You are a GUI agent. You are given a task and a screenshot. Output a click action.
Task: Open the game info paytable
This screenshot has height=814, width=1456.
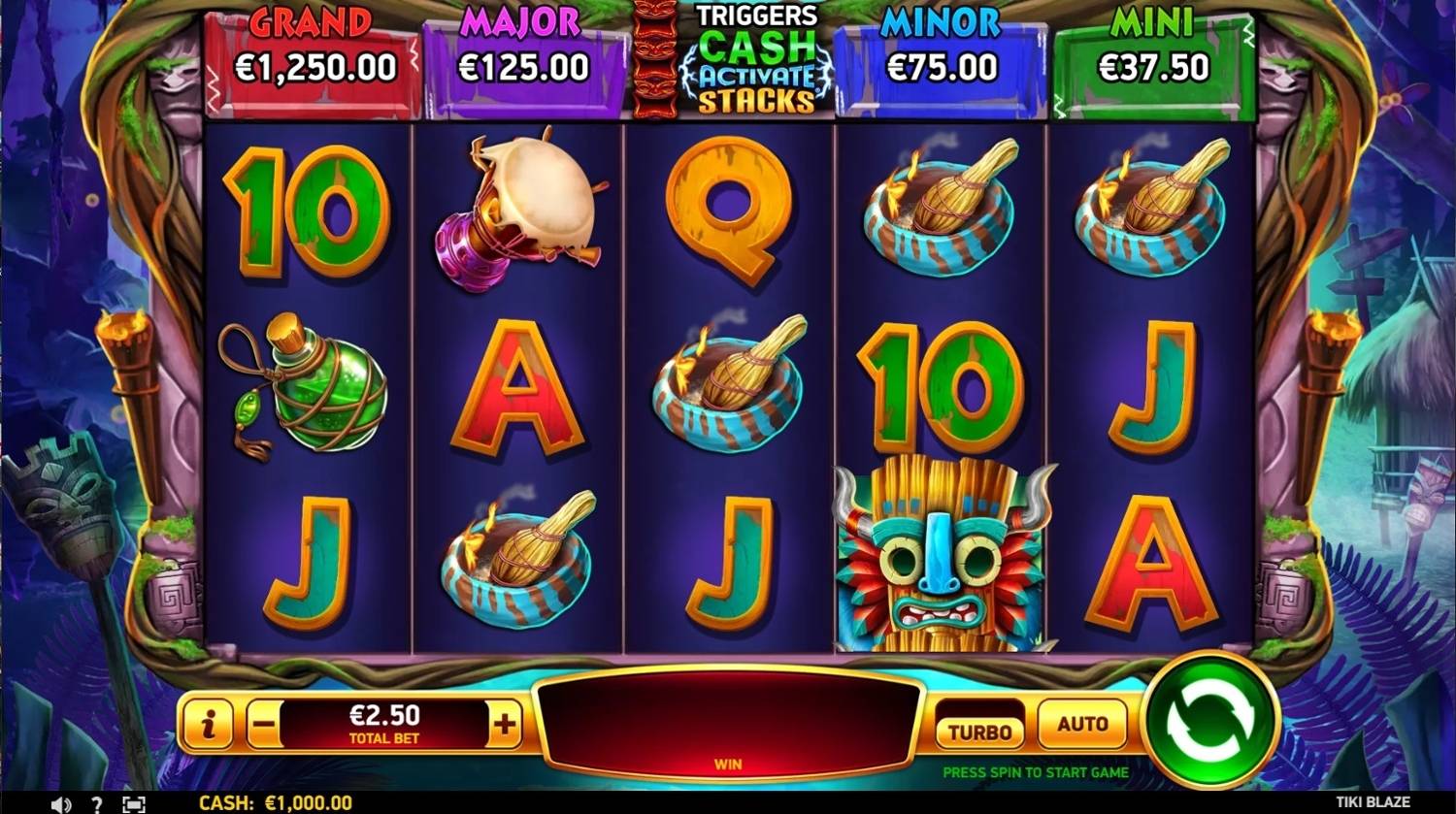point(208,725)
